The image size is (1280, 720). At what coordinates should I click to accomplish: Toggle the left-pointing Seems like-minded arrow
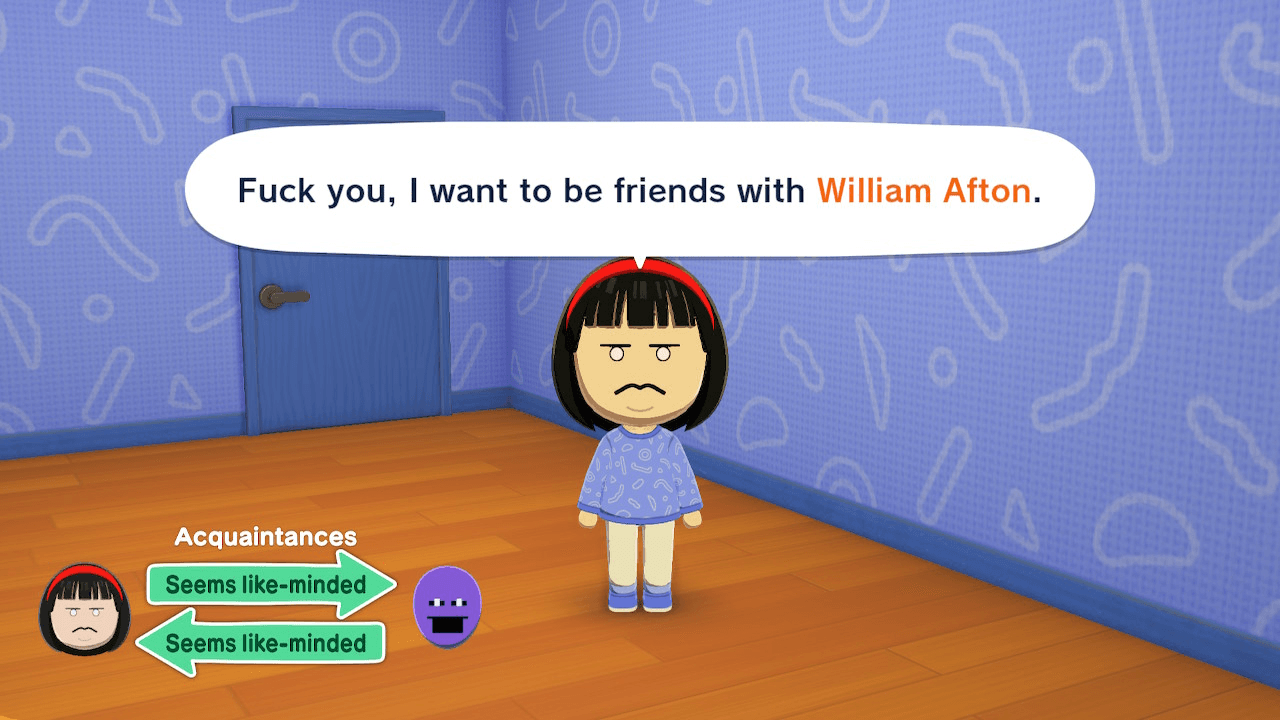tap(267, 644)
